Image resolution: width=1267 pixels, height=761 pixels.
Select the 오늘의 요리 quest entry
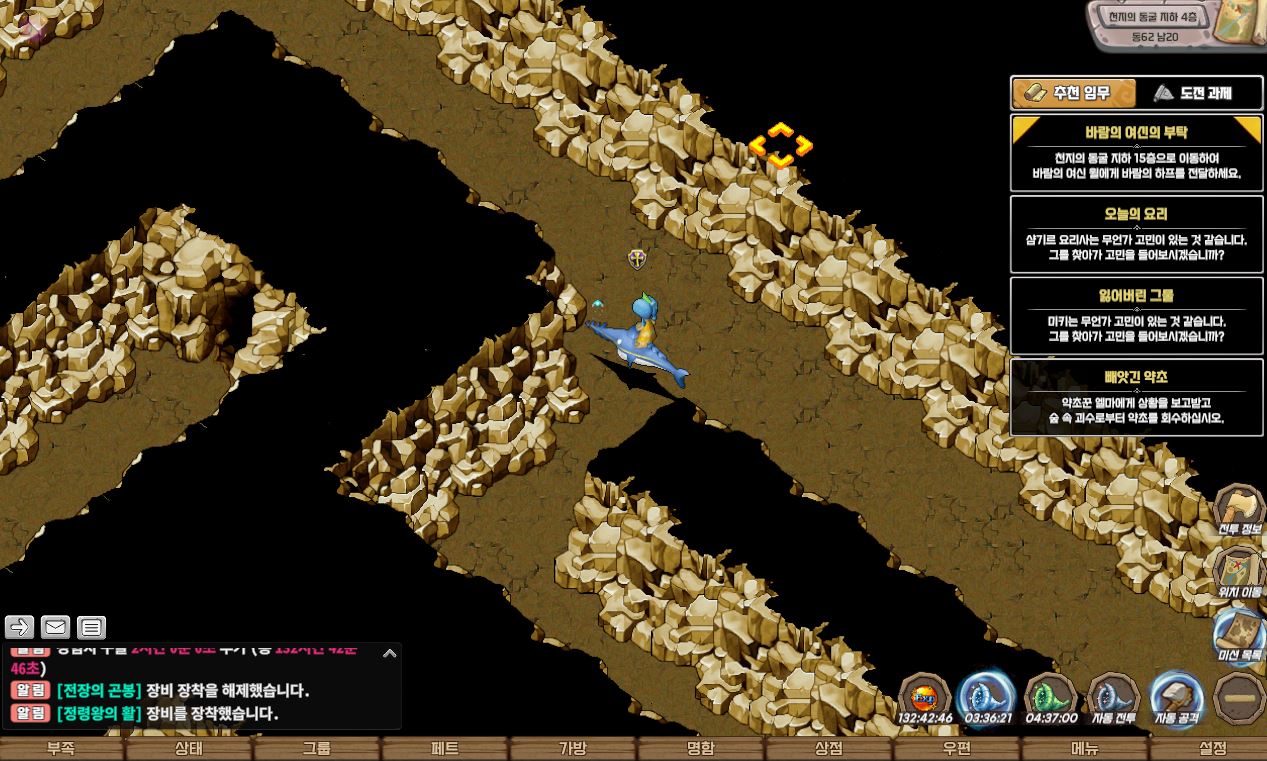pos(1136,234)
